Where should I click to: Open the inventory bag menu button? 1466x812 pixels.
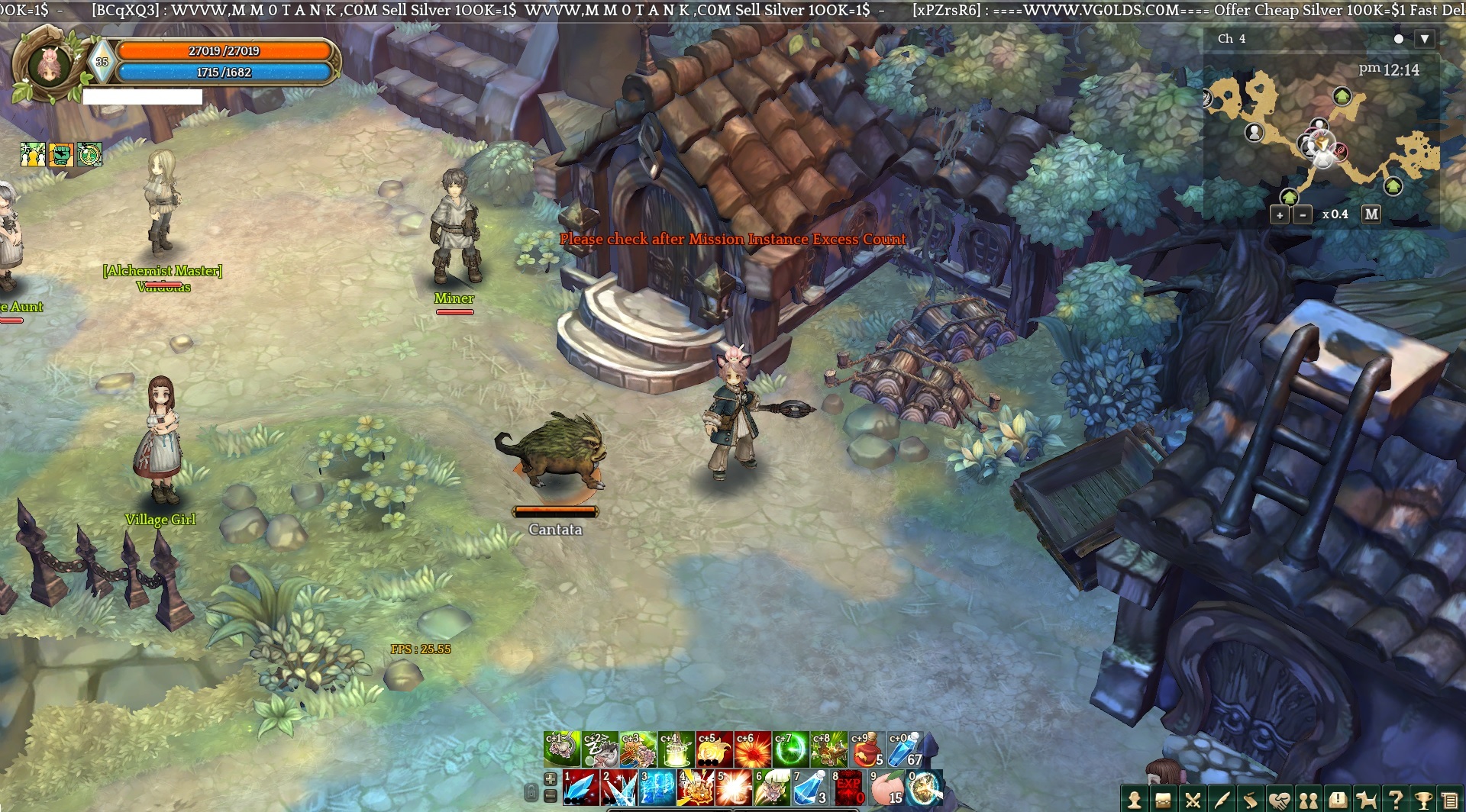pyautogui.click(x=1164, y=799)
